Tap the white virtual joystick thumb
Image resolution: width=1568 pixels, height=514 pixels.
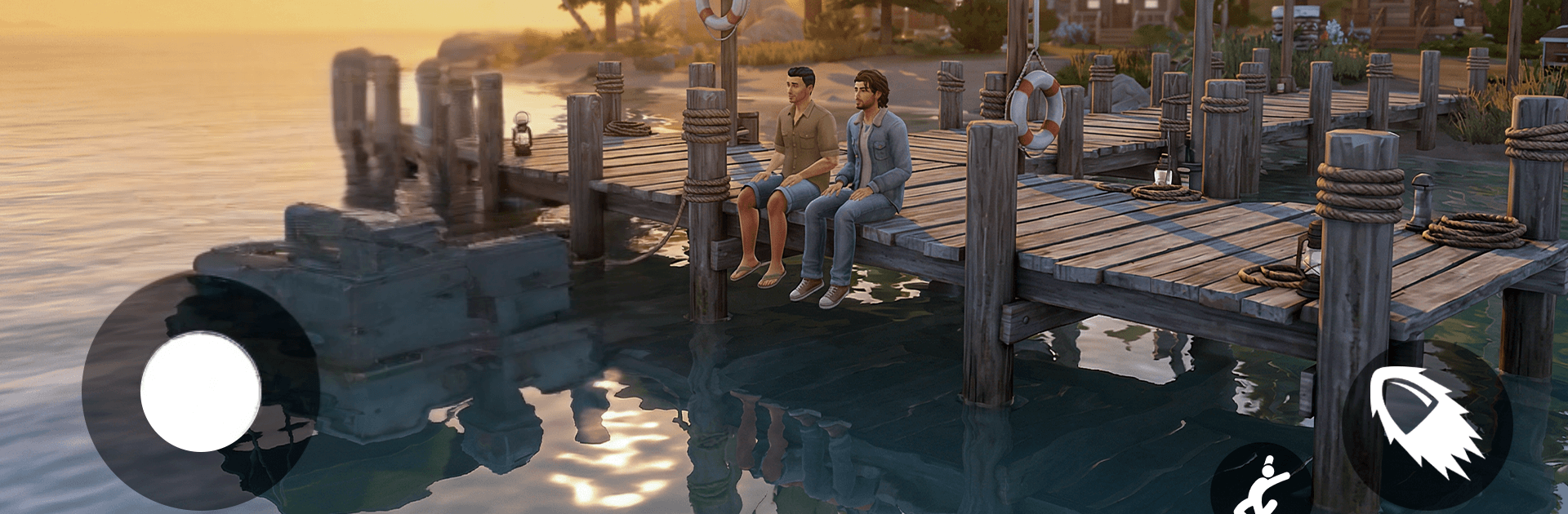click(x=200, y=392)
